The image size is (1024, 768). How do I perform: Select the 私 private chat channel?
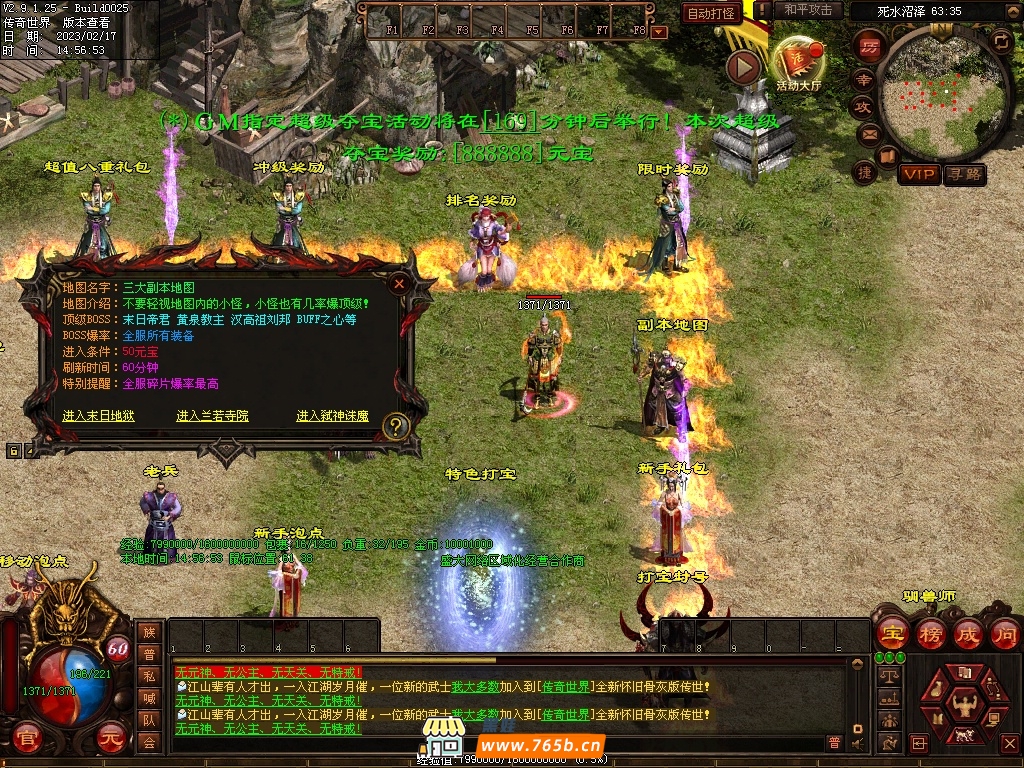tap(149, 676)
